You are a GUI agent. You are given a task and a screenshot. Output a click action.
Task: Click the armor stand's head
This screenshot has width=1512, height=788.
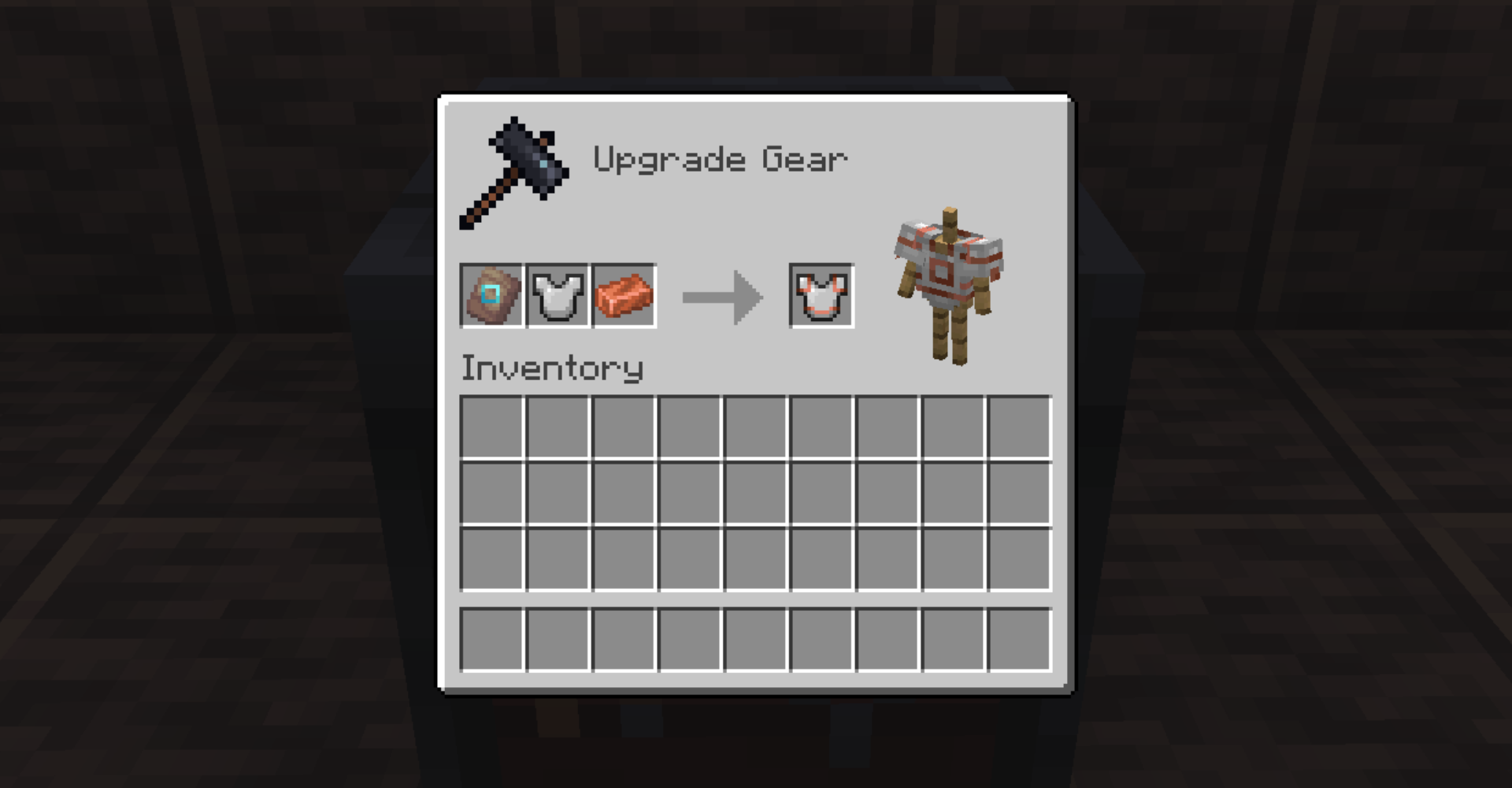pos(949,220)
